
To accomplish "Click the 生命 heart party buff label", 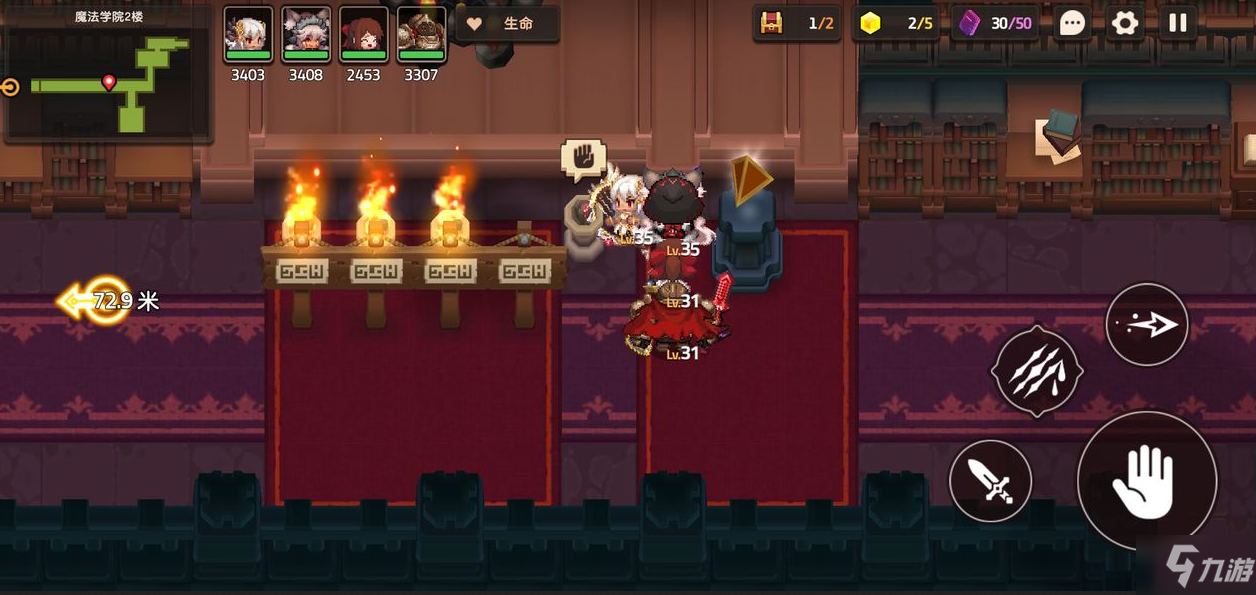I will pos(507,24).
